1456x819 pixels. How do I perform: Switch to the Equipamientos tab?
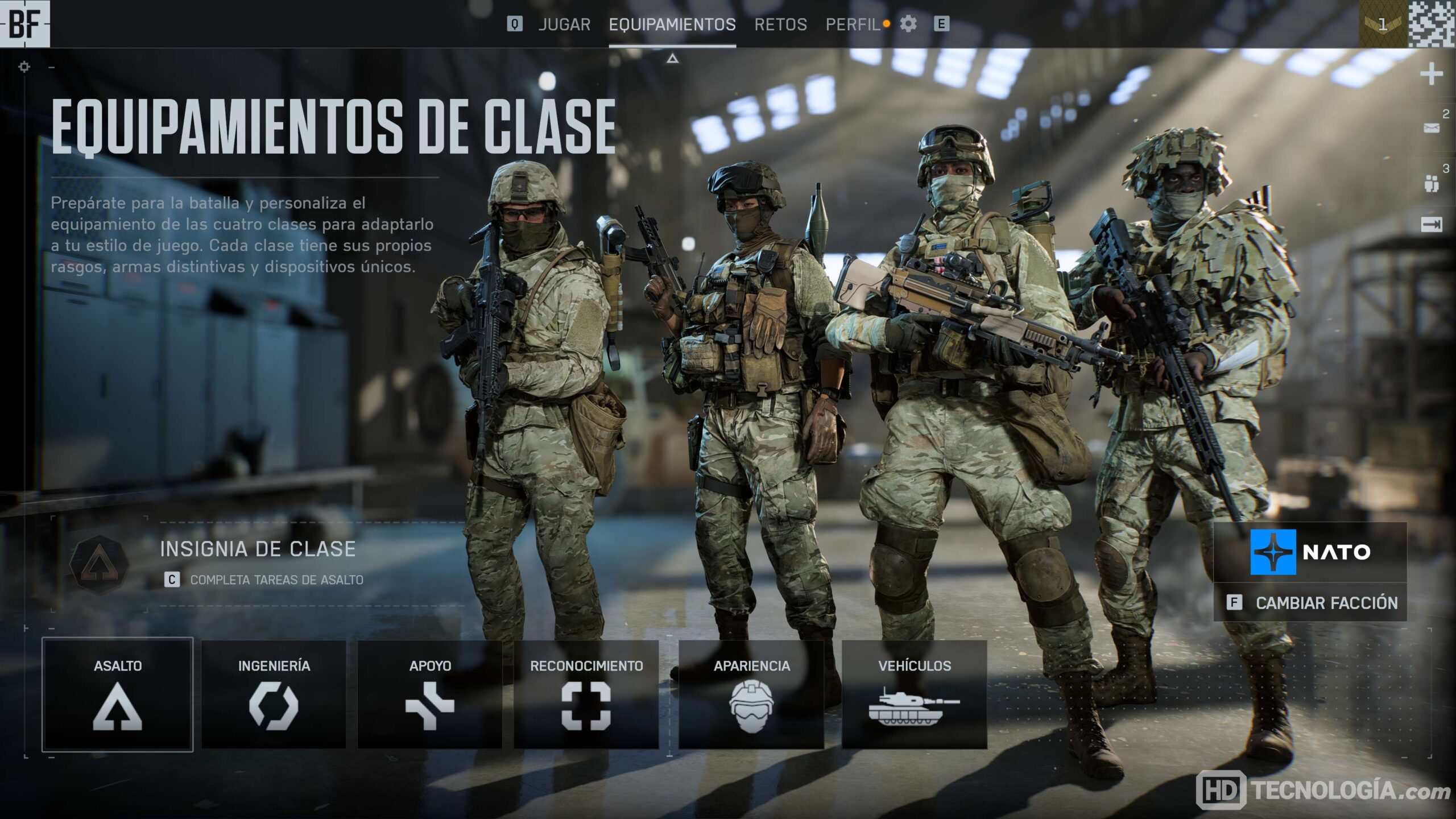tap(672, 24)
